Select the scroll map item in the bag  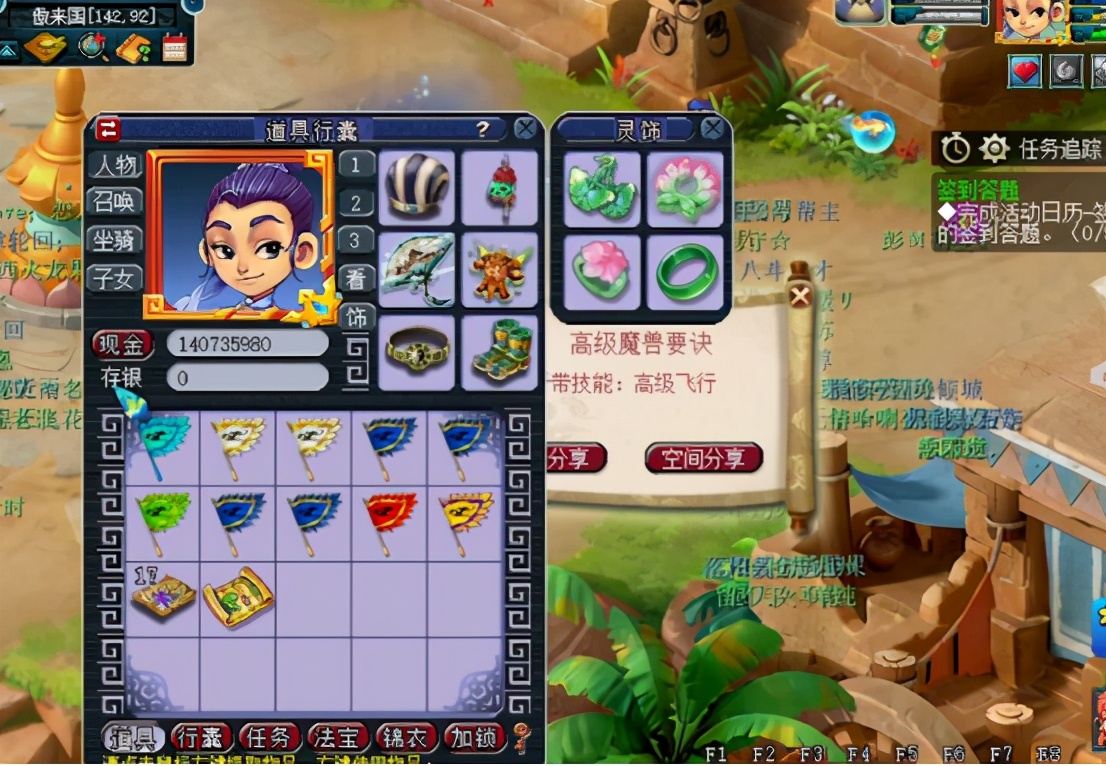(x=238, y=598)
